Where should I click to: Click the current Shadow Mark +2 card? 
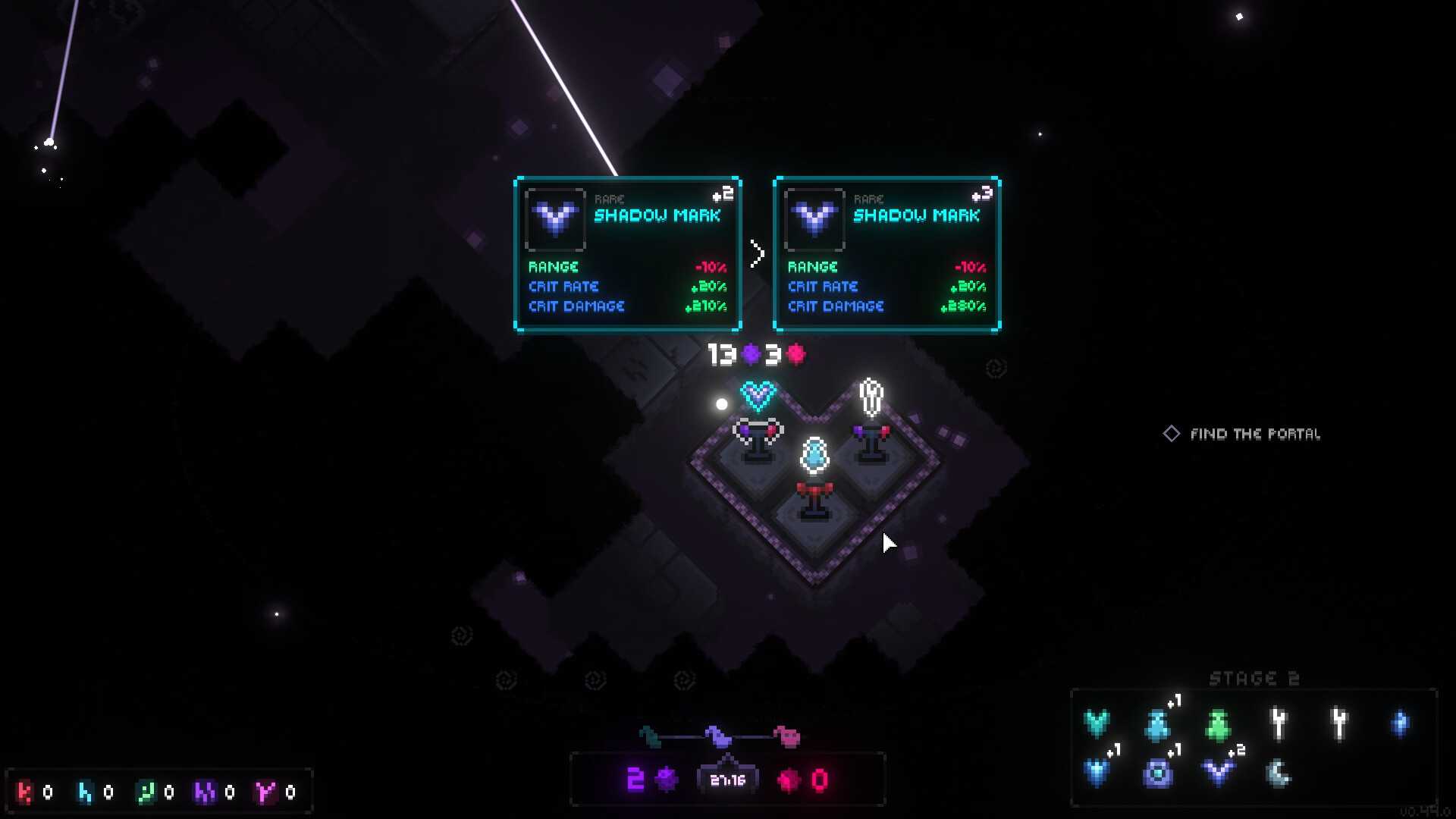click(x=627, y=254)
